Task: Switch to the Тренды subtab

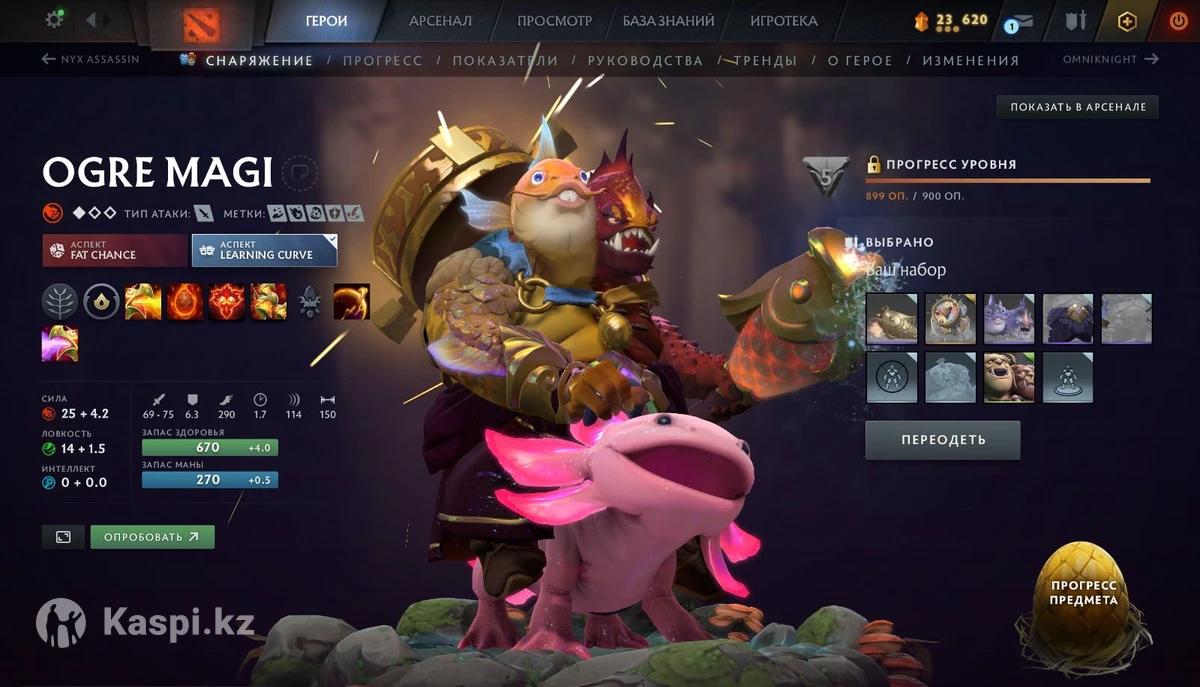Action: pos(765,60)
